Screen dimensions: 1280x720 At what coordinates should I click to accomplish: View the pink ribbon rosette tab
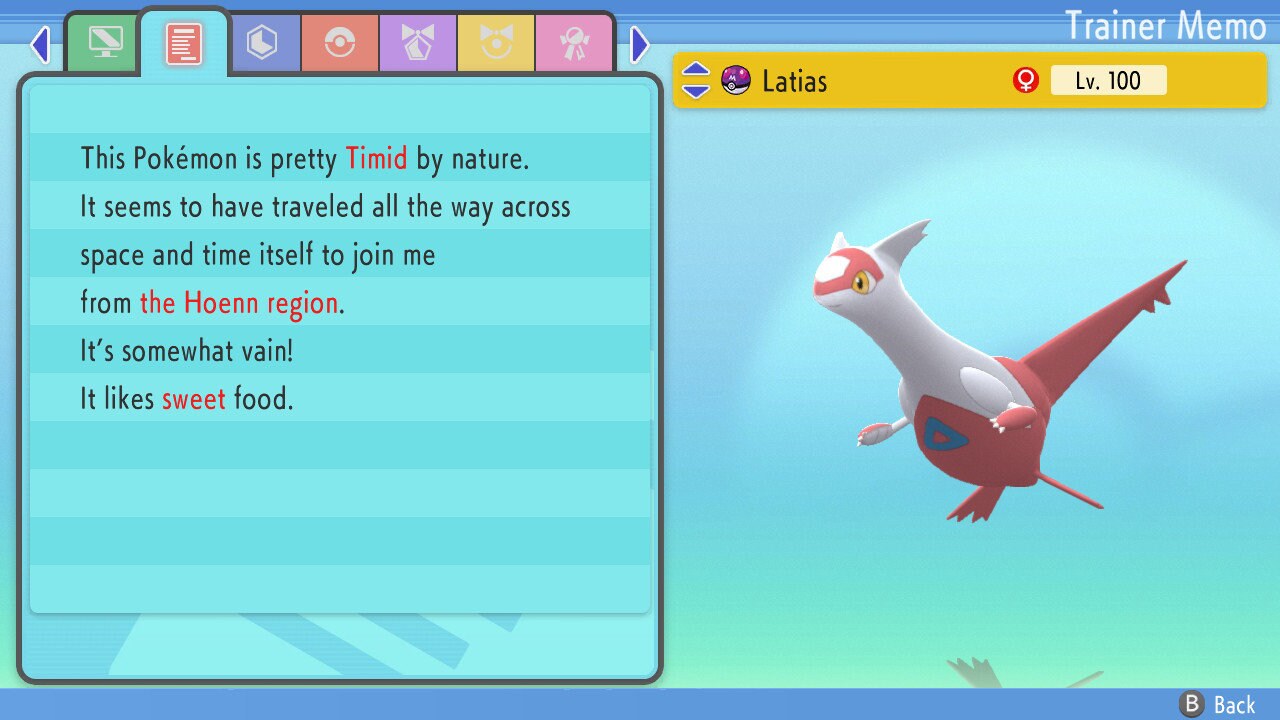coord(574,43)
